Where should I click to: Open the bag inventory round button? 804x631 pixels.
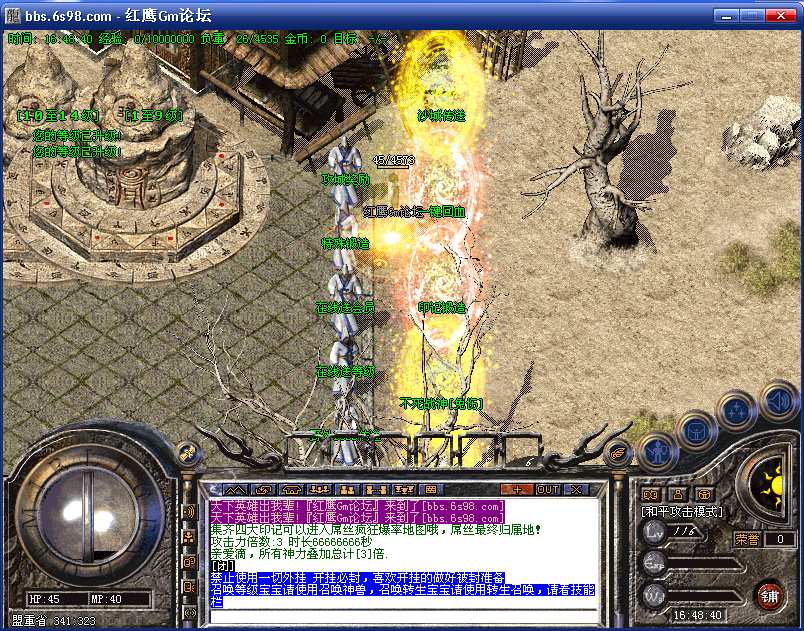pyautogui.click(x=695, y=432)
